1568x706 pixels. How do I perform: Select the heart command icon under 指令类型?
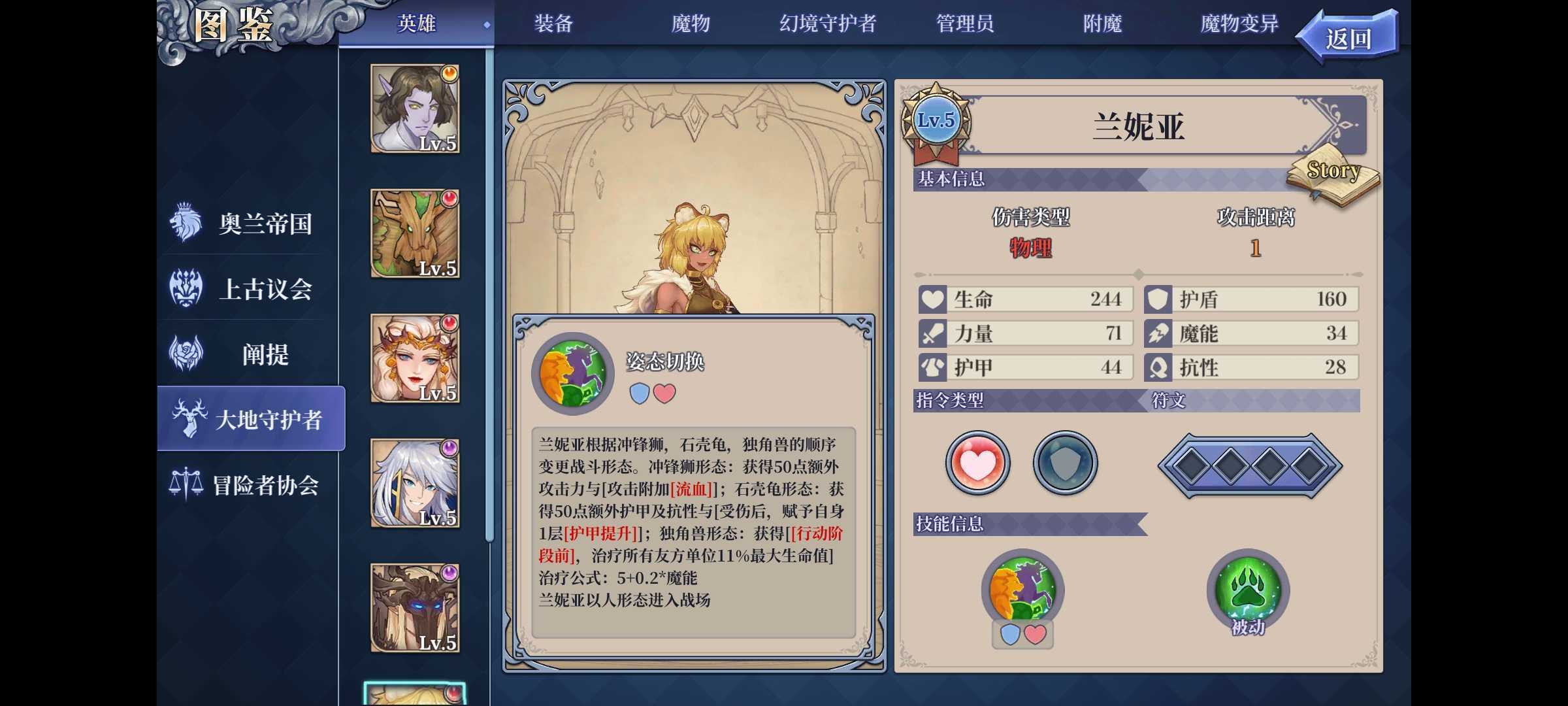click(x=977, y=462)
